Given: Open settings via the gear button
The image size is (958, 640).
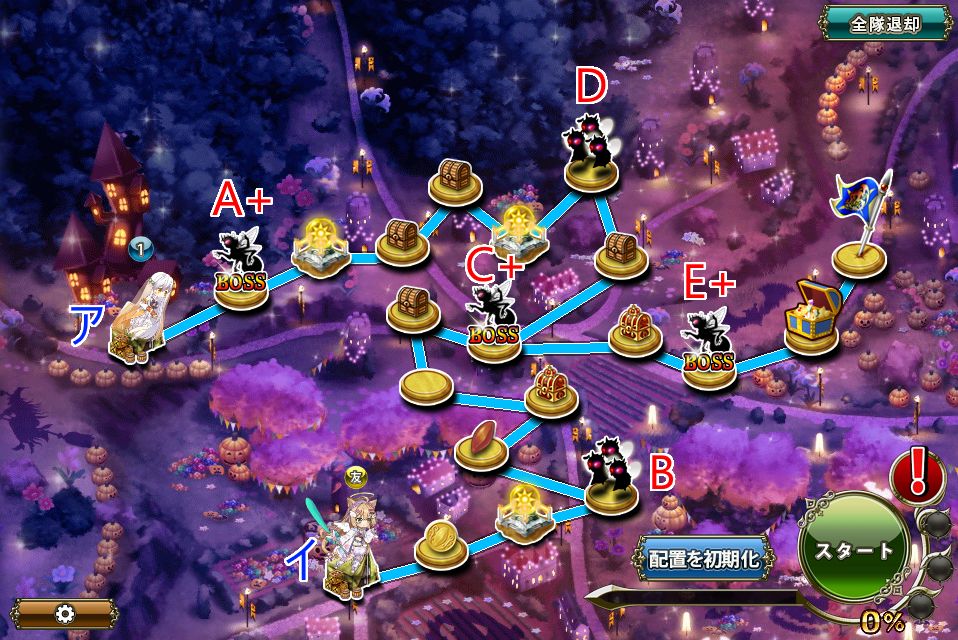Looking at the screenshot, I should tap(65, 612).
